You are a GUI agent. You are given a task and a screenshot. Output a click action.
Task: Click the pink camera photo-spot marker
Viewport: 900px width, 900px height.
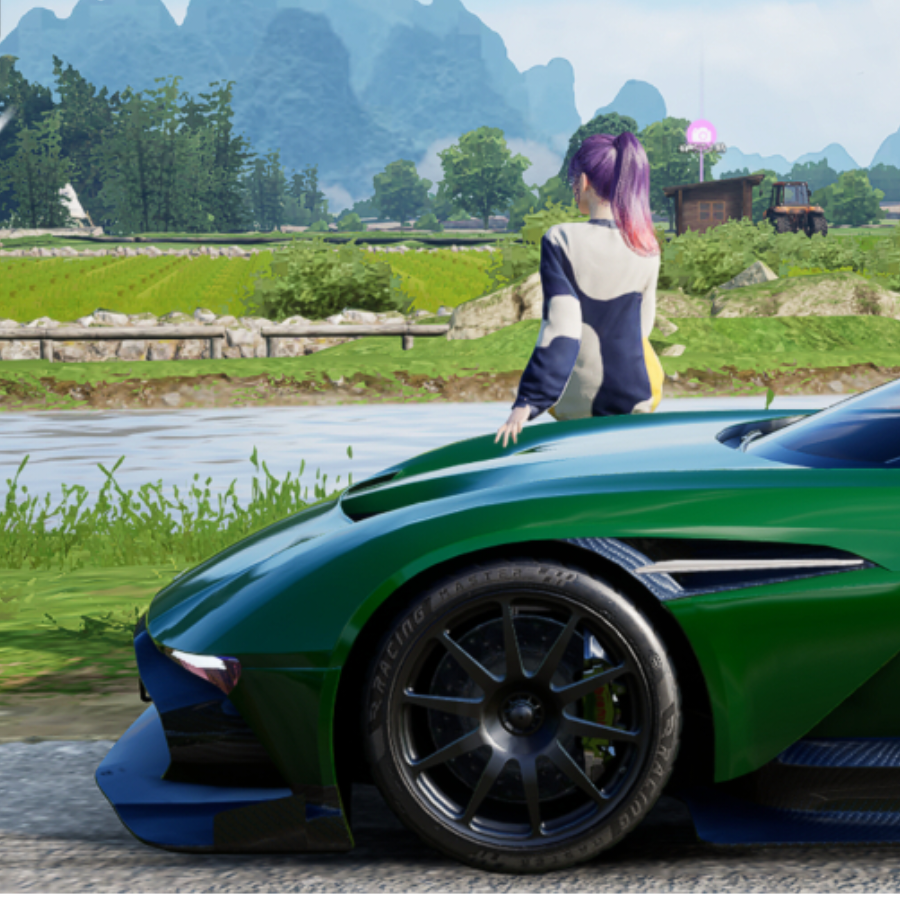click(x=701, y=133)
